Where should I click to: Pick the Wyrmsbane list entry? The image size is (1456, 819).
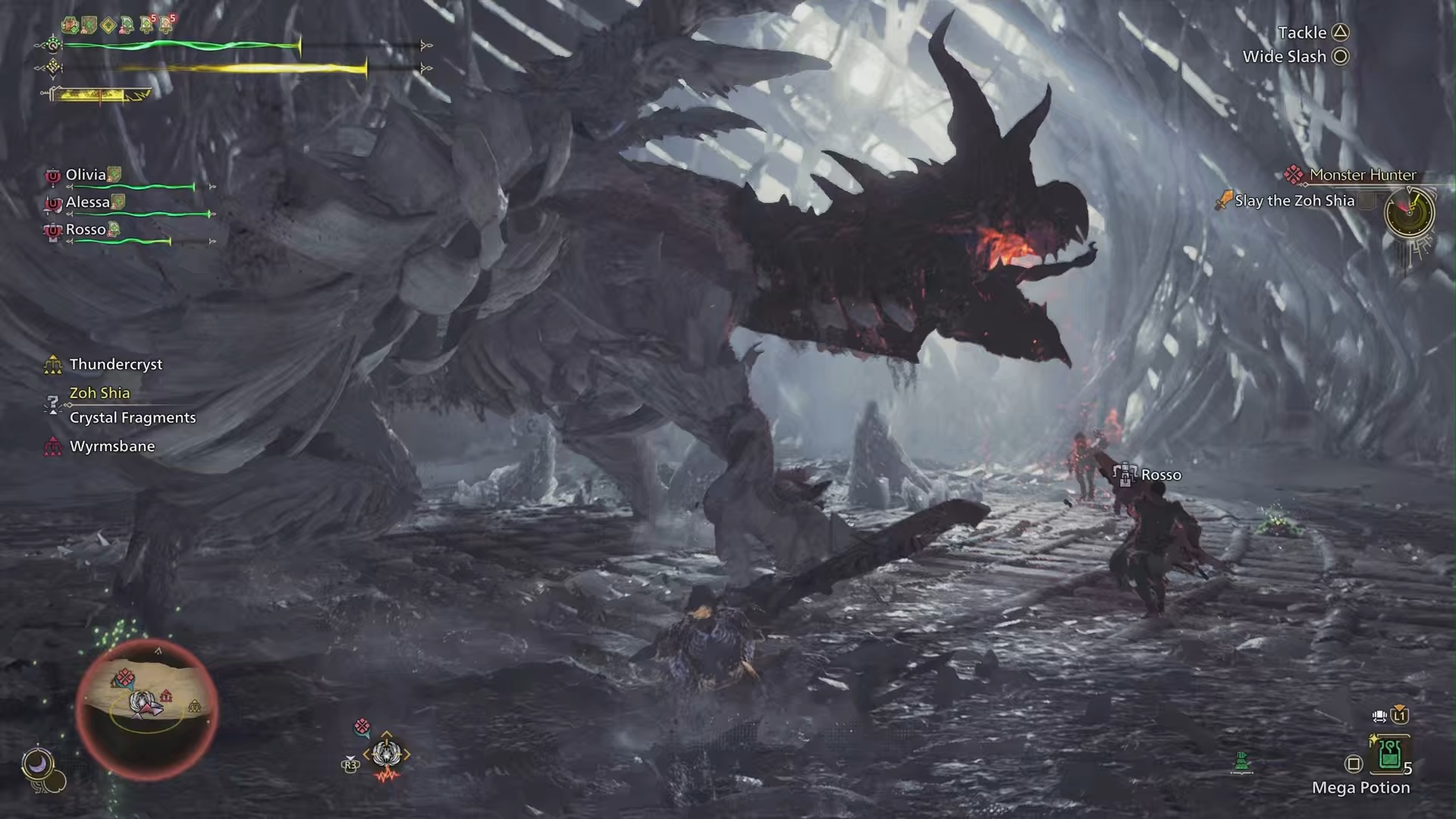point(111,447)
